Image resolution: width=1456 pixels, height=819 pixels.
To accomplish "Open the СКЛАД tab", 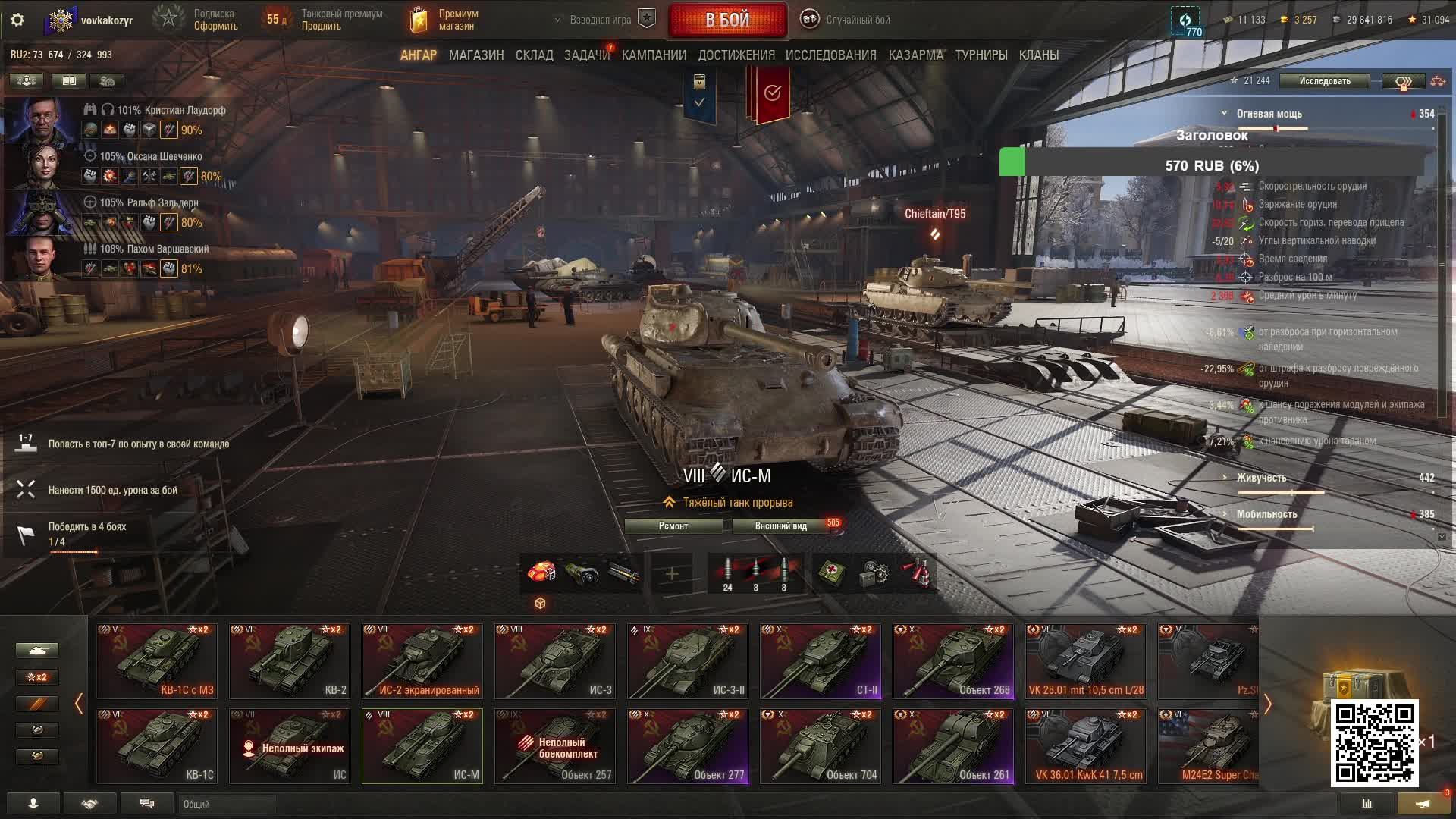I will pos(534,55).
